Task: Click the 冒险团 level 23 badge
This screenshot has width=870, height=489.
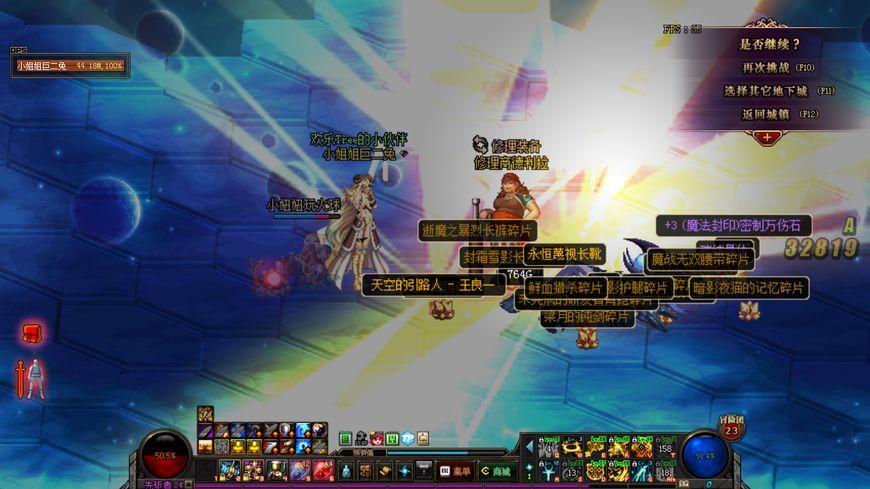Action: pos(731,430)
